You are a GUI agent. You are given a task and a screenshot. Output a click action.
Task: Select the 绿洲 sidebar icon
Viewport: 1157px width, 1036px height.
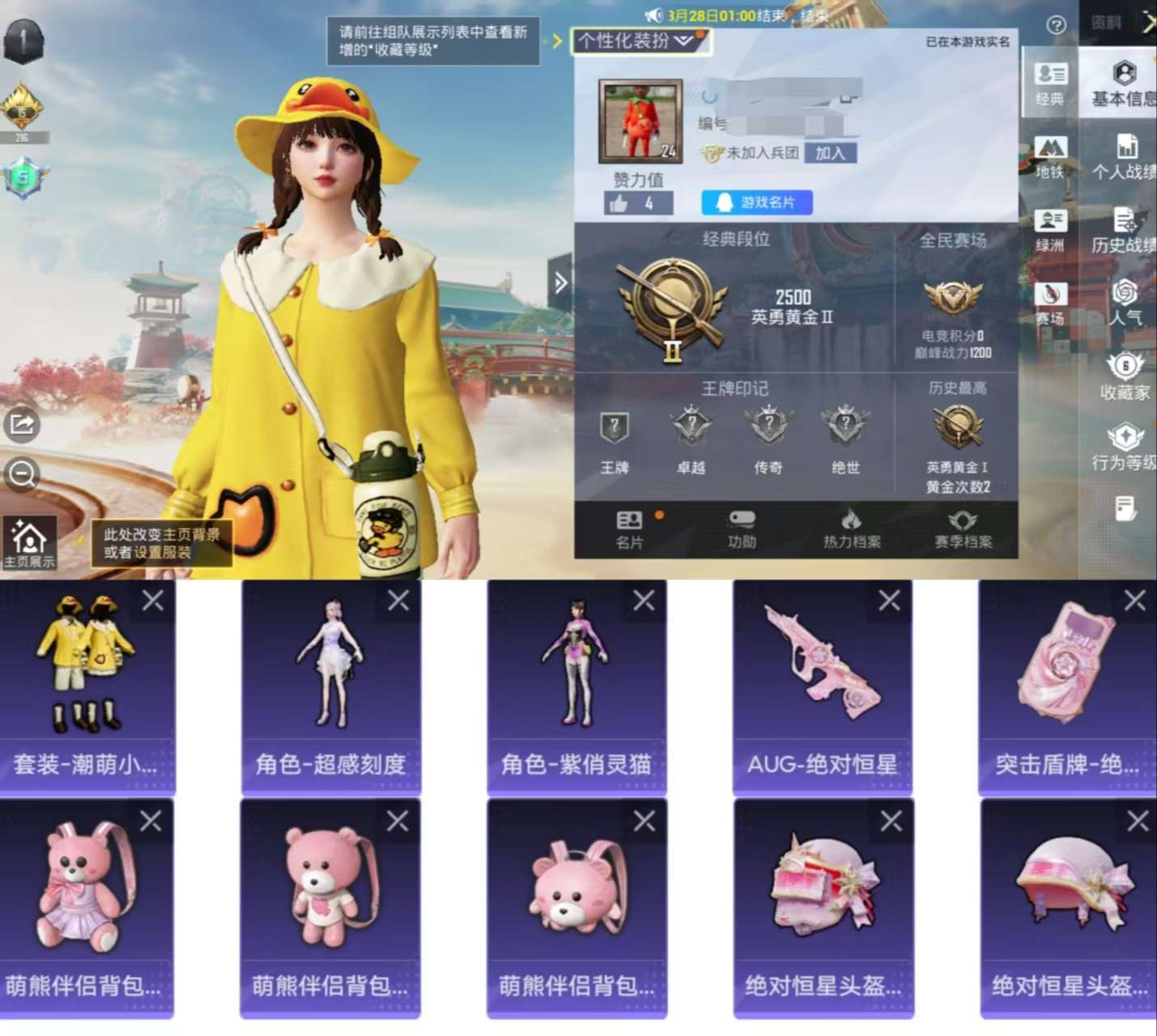(x=1051, y=228)
